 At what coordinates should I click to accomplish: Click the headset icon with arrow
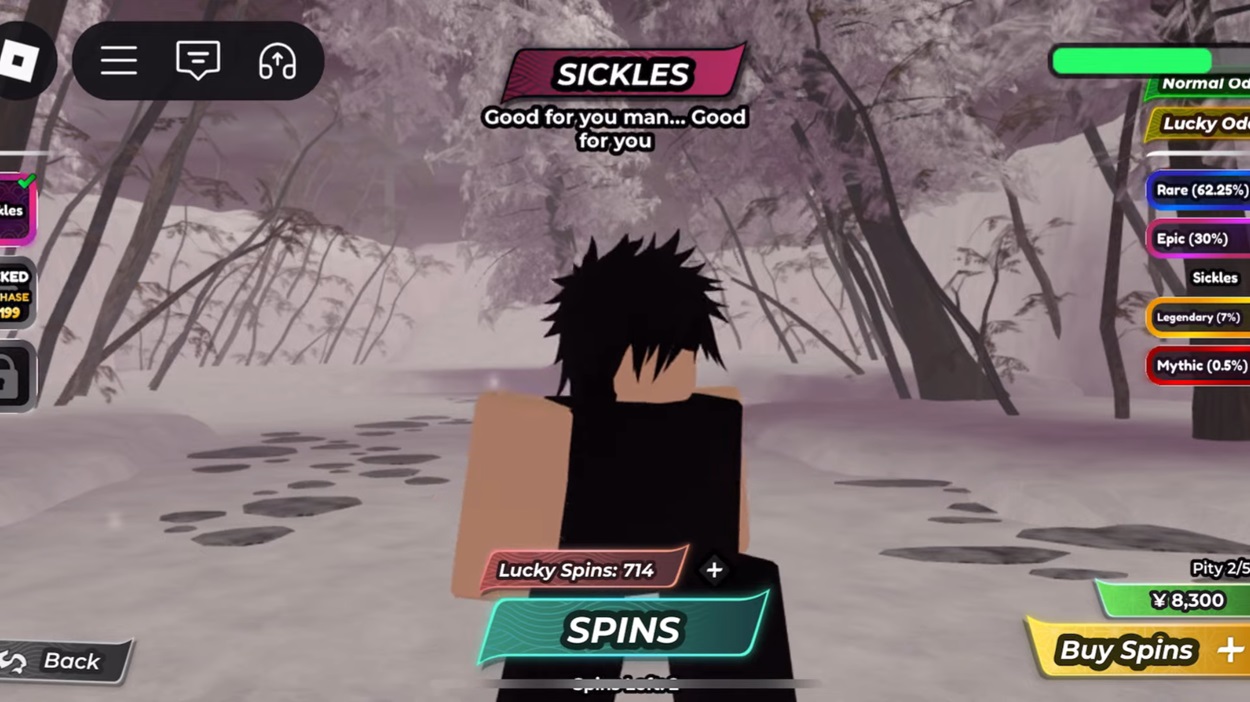click(277, 62)
